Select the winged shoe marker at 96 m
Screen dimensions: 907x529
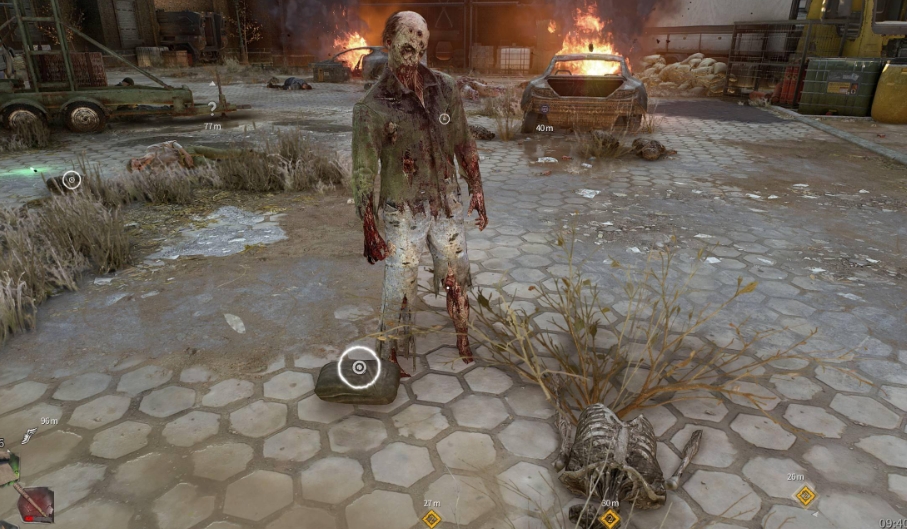coord(29,436)
